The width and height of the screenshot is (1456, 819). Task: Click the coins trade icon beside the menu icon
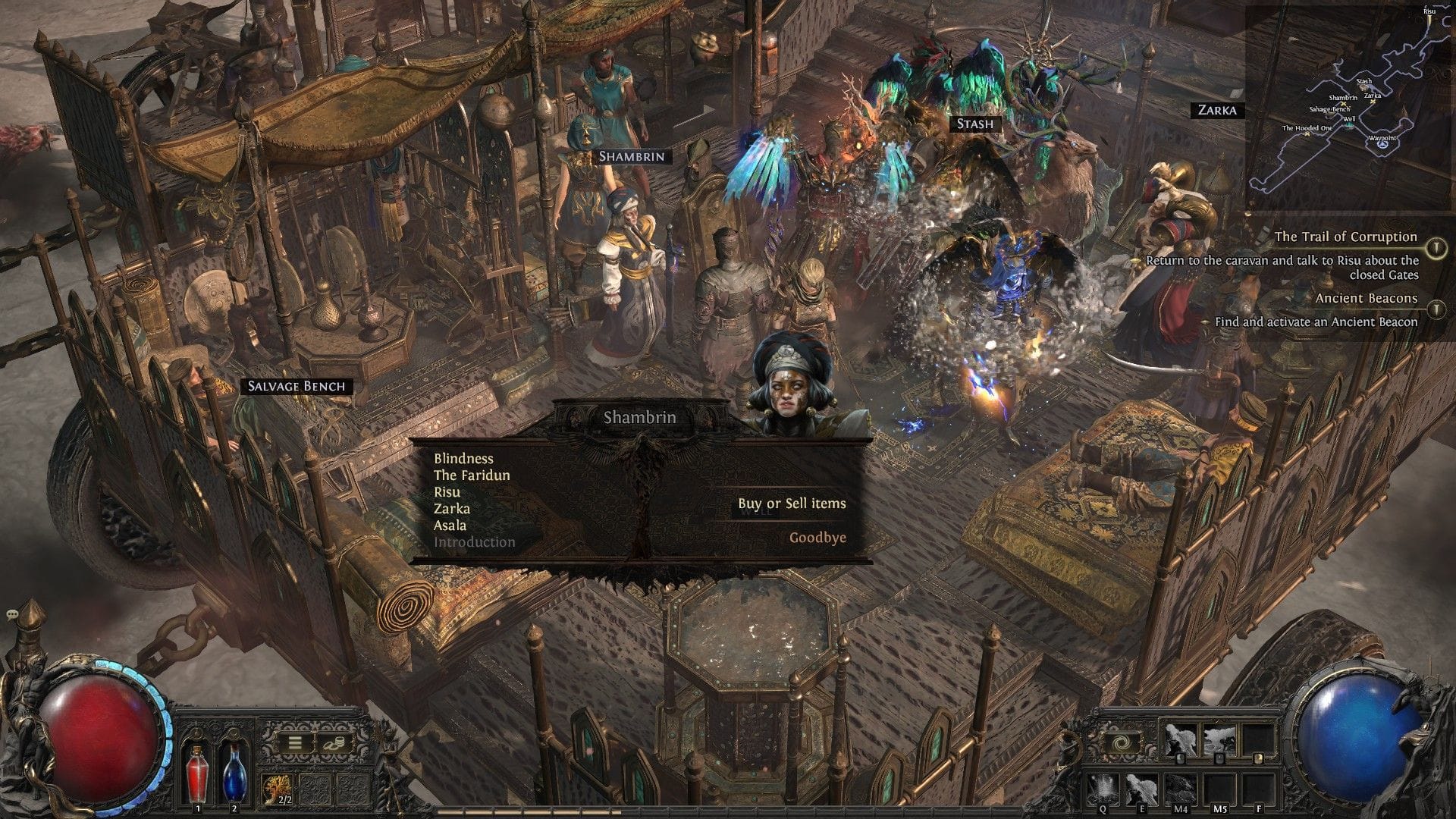pos(335,743)
